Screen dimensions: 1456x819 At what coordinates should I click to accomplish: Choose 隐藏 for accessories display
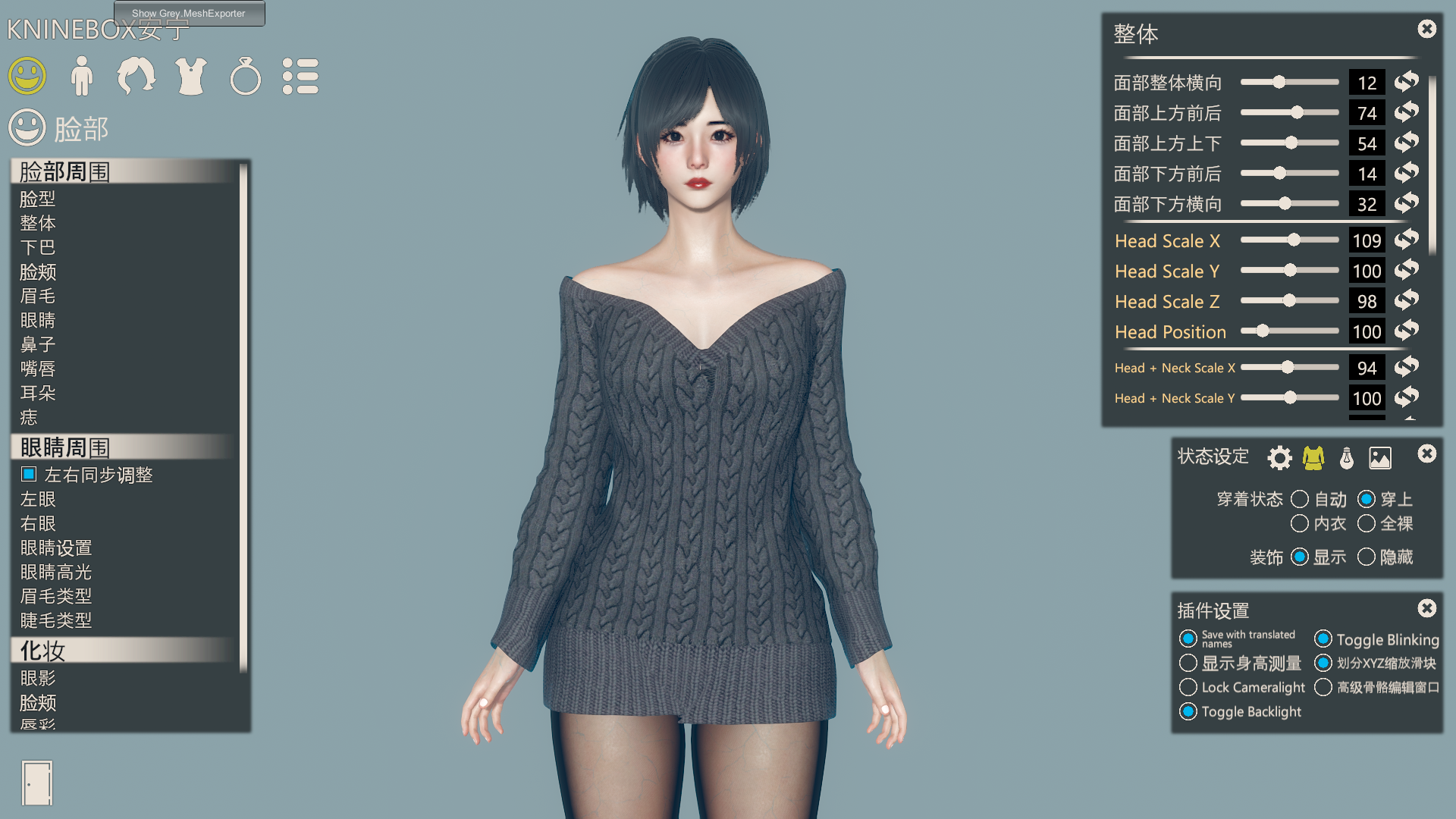(1367, 557)
